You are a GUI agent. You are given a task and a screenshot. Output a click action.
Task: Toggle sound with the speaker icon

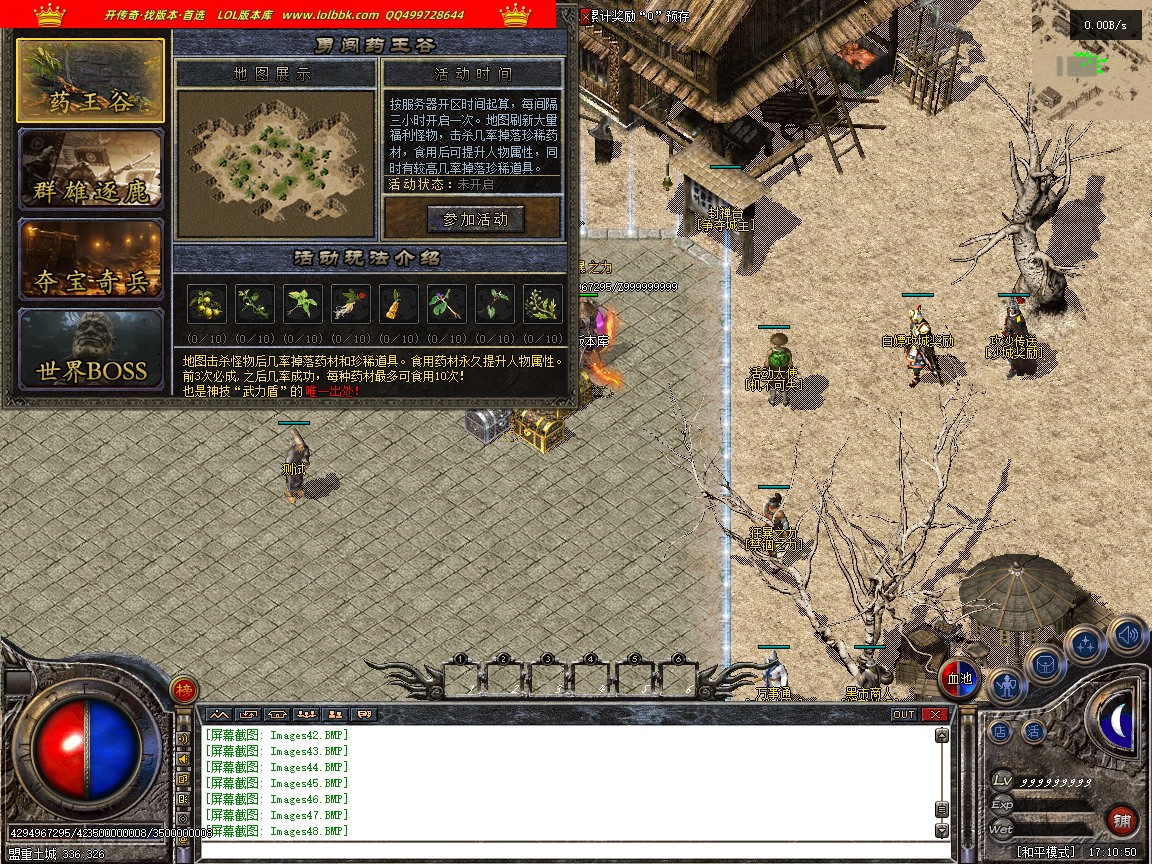[x=1127, y=633]
